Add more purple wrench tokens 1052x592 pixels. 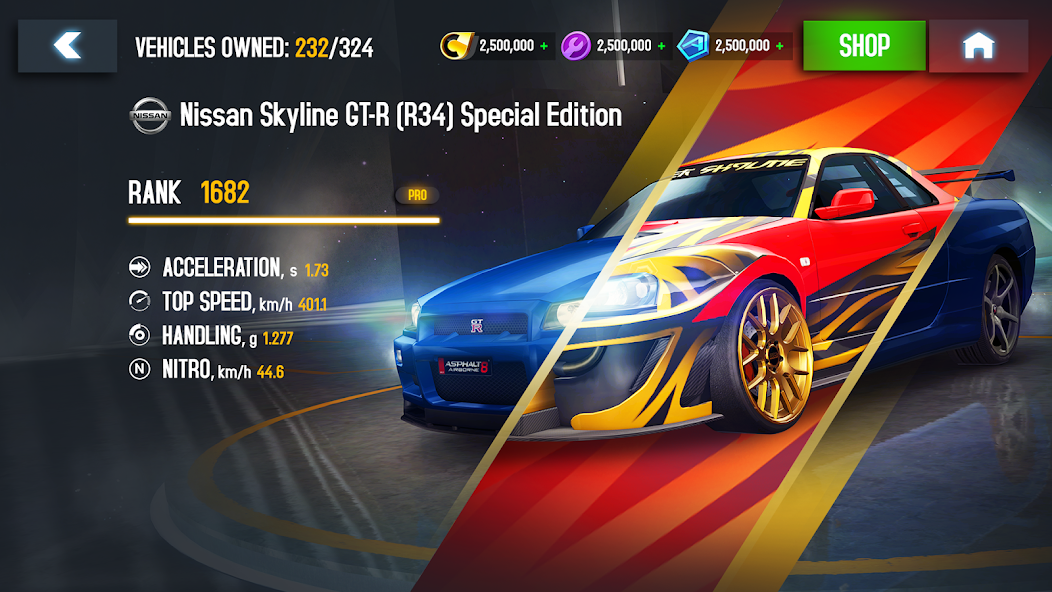(662, 46)
